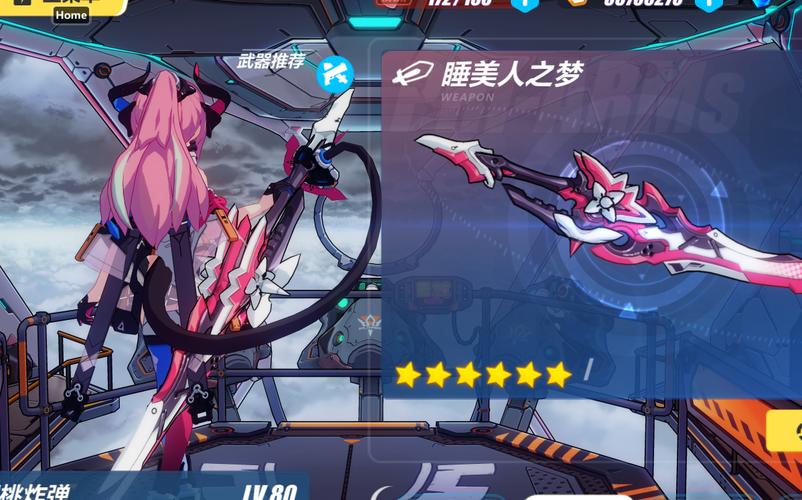The width and height of the screenshot is (802, 500).
Task: Add coins with the second plus button
Action: click(708, 4)
